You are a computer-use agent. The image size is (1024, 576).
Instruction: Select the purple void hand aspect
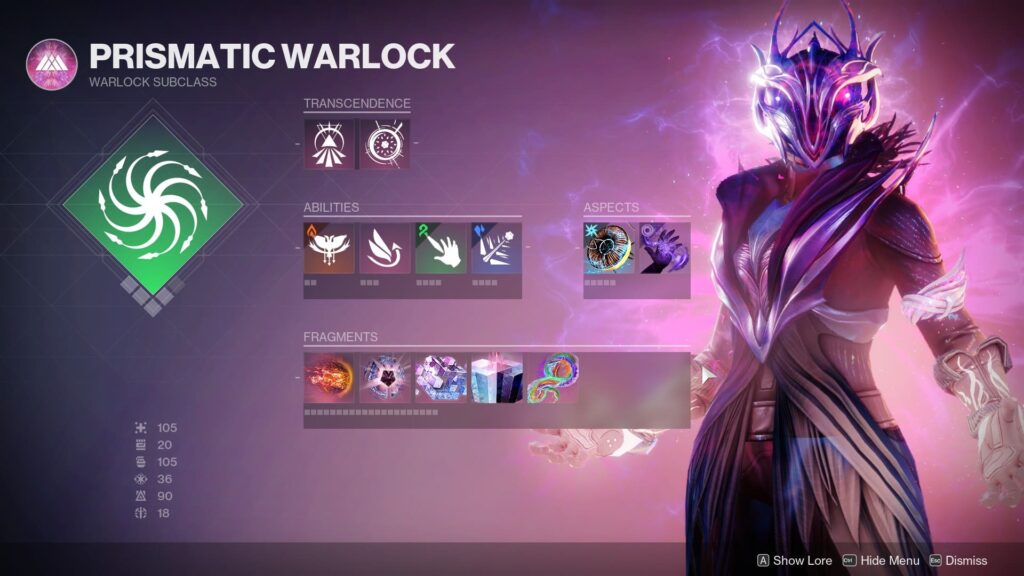[x=665, y=248]
